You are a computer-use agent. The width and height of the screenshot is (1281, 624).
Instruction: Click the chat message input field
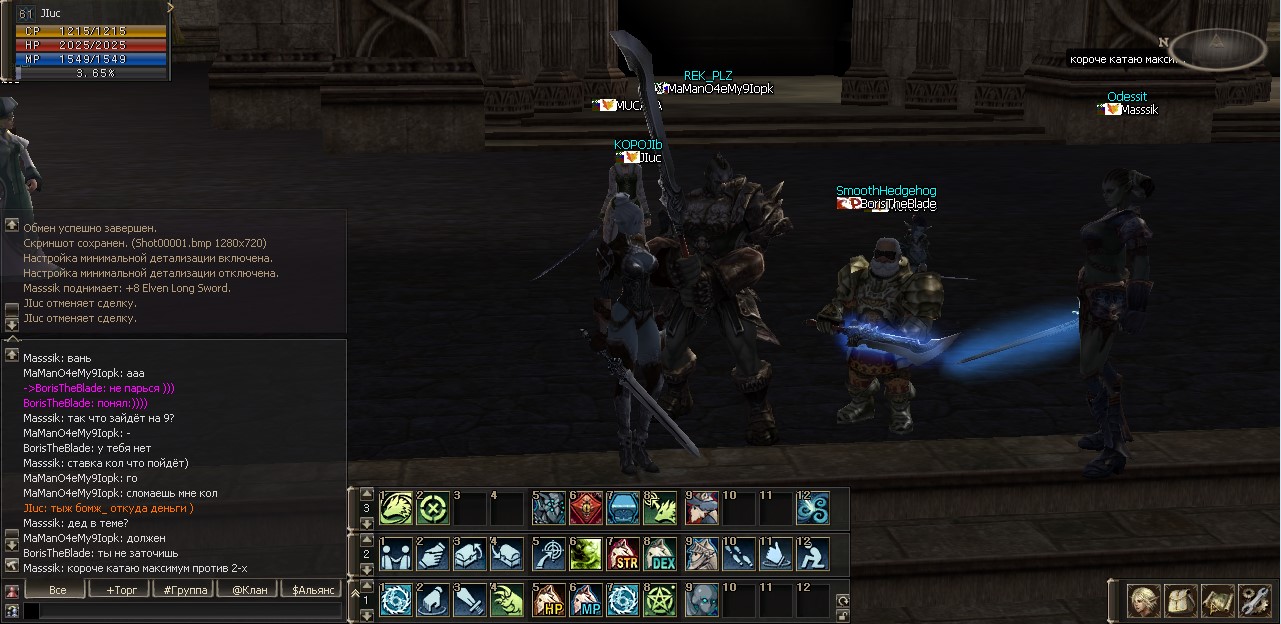click(180, 610)
